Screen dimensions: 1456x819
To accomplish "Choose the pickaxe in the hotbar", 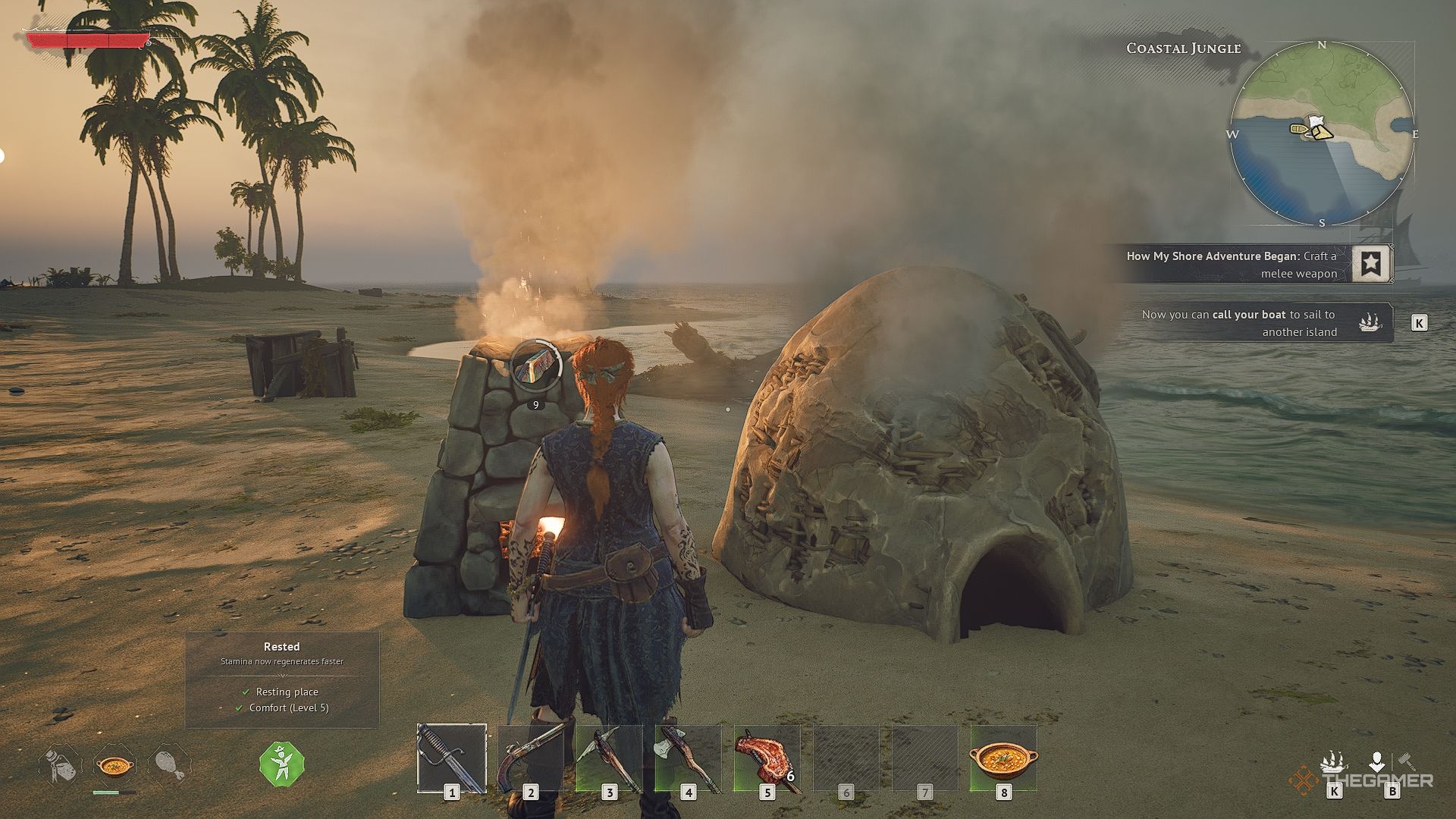I will [x=610, y=758].
